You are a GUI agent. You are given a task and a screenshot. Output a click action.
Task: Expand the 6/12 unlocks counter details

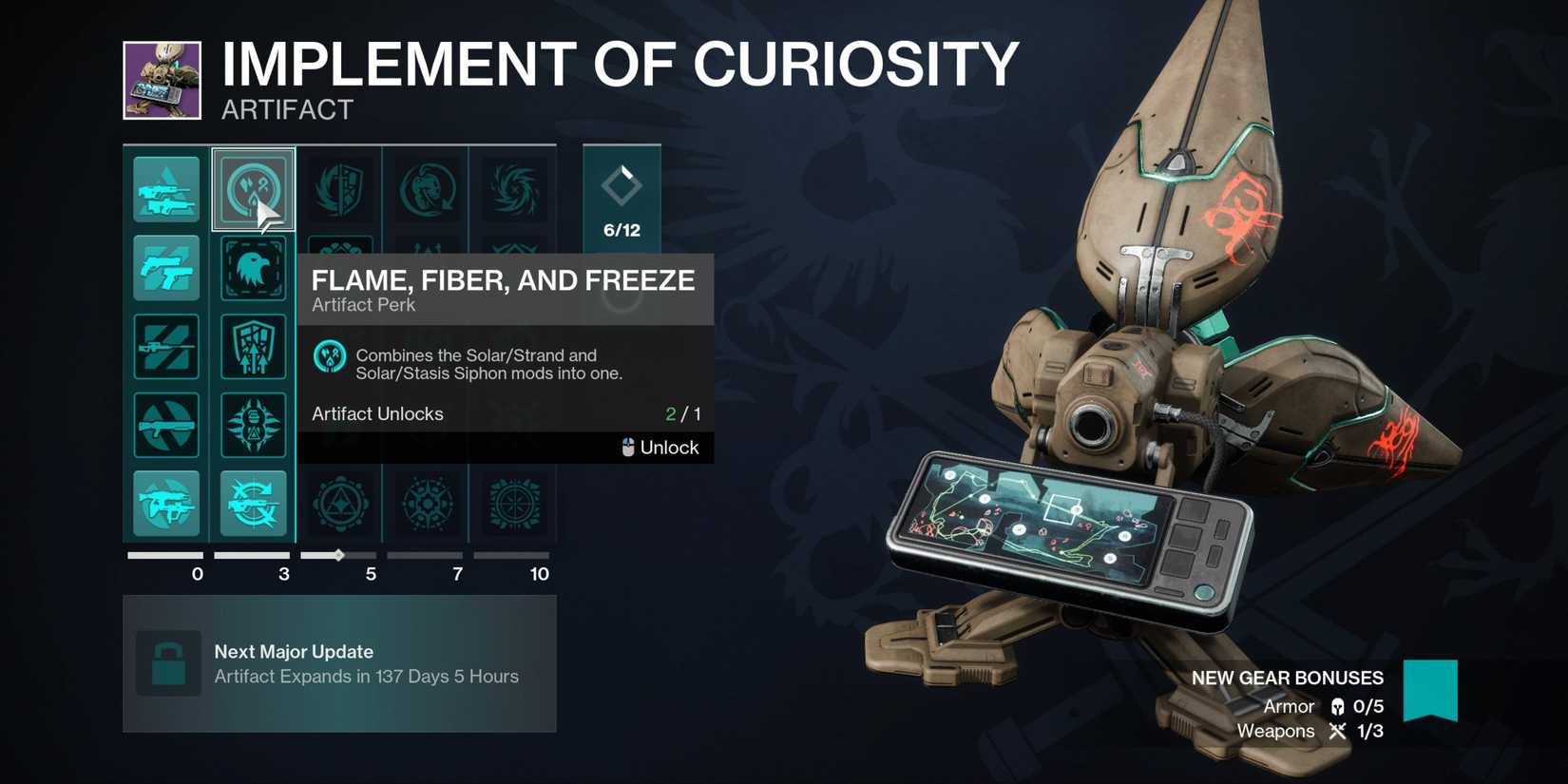(x=621, y=200)
